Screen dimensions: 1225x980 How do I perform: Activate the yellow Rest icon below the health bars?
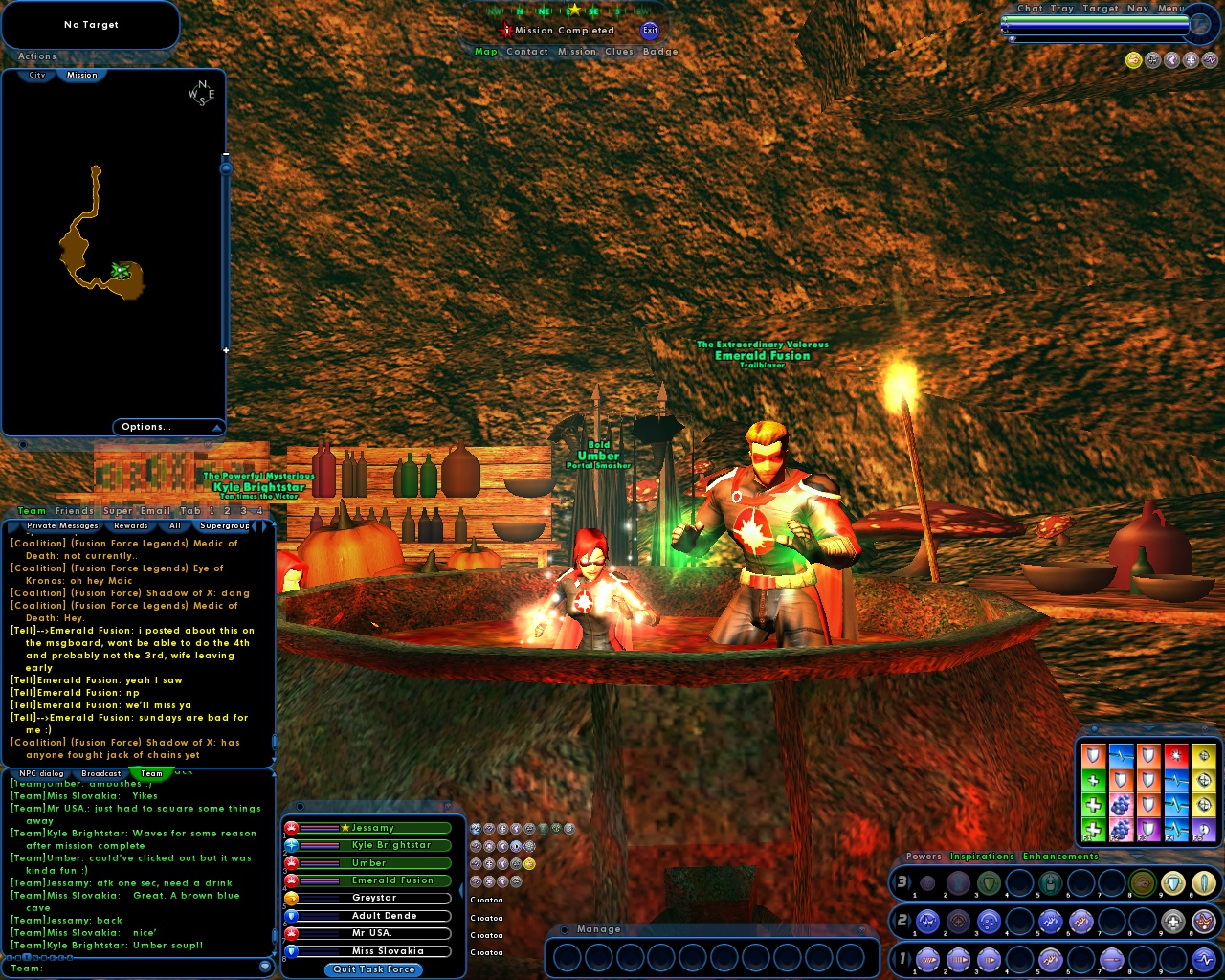[x=1134, y=60]
